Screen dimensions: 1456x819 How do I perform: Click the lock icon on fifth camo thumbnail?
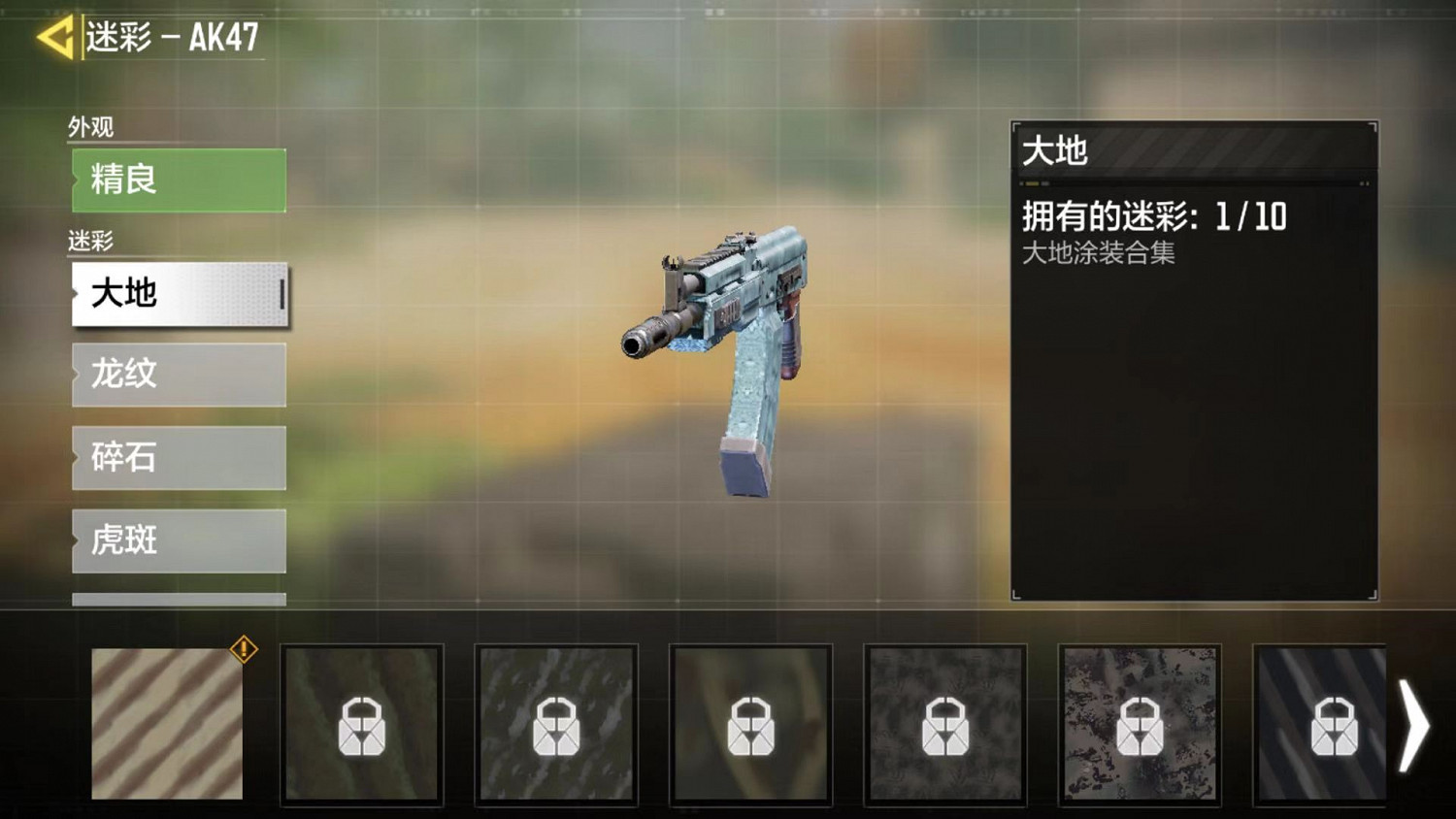click(x=944, y=726)
